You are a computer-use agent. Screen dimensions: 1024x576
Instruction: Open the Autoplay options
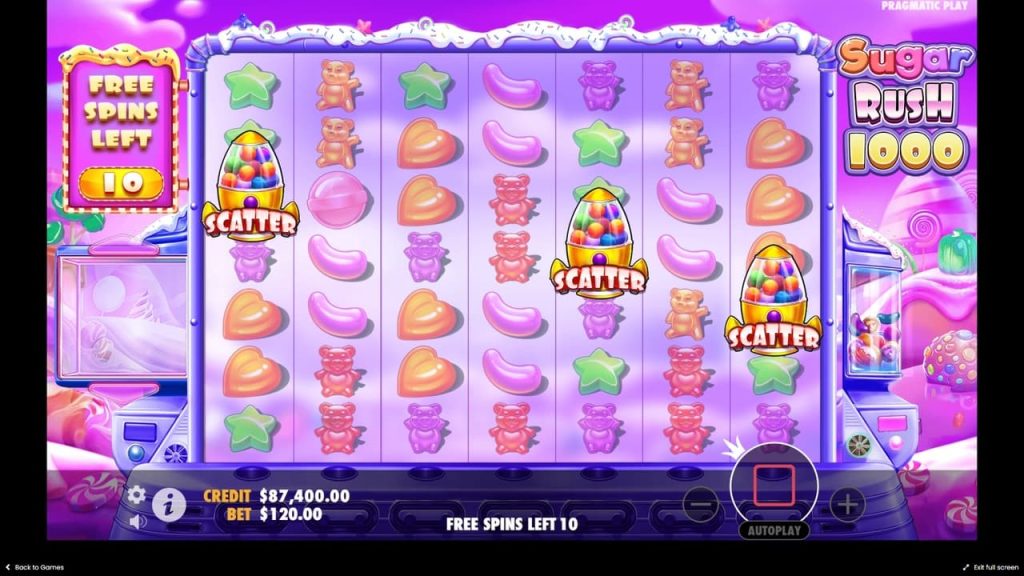pyautogui.click(x=773, y=530)
